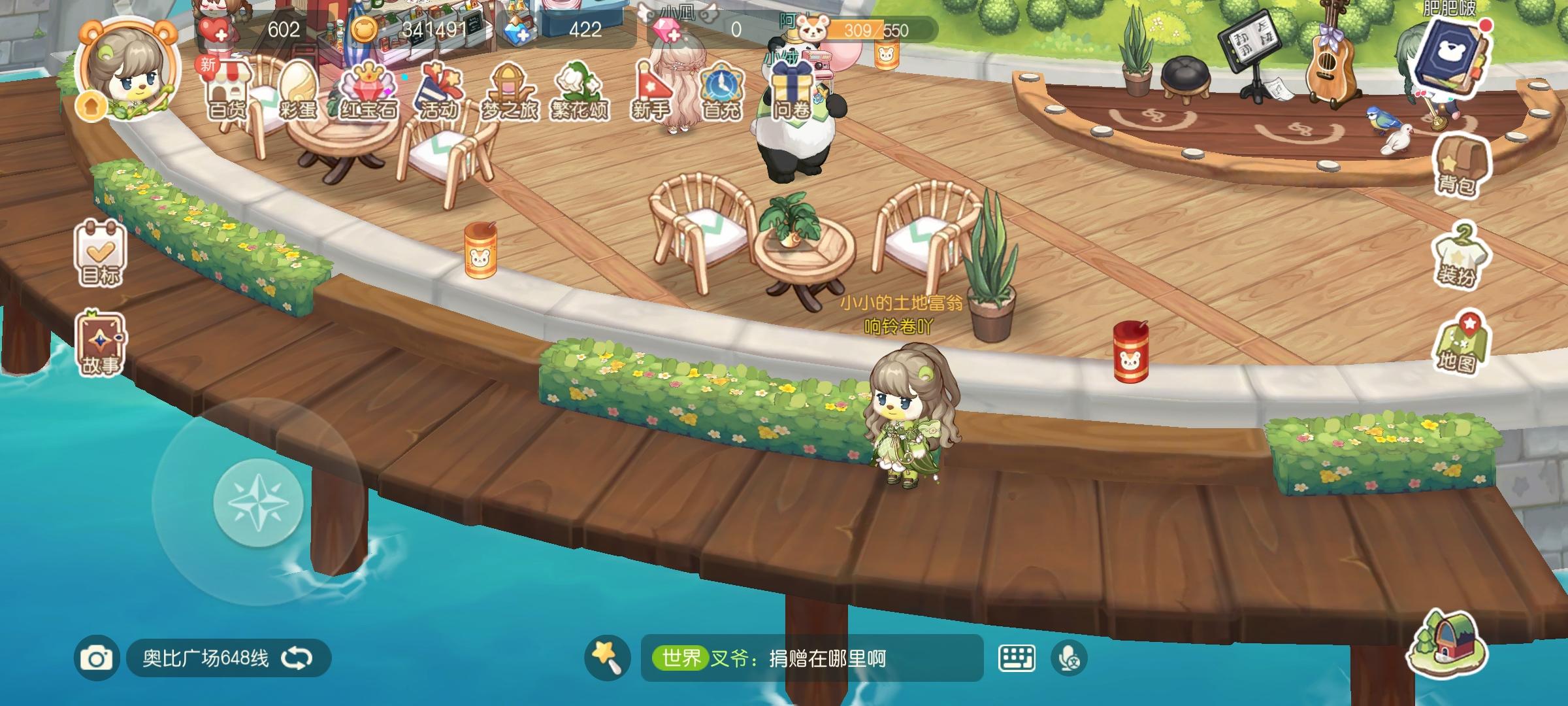The width and height of the screenshot is (1568, 706).
Task: Open the 红宝石 ruby event icon
Action: coord(367,88)
